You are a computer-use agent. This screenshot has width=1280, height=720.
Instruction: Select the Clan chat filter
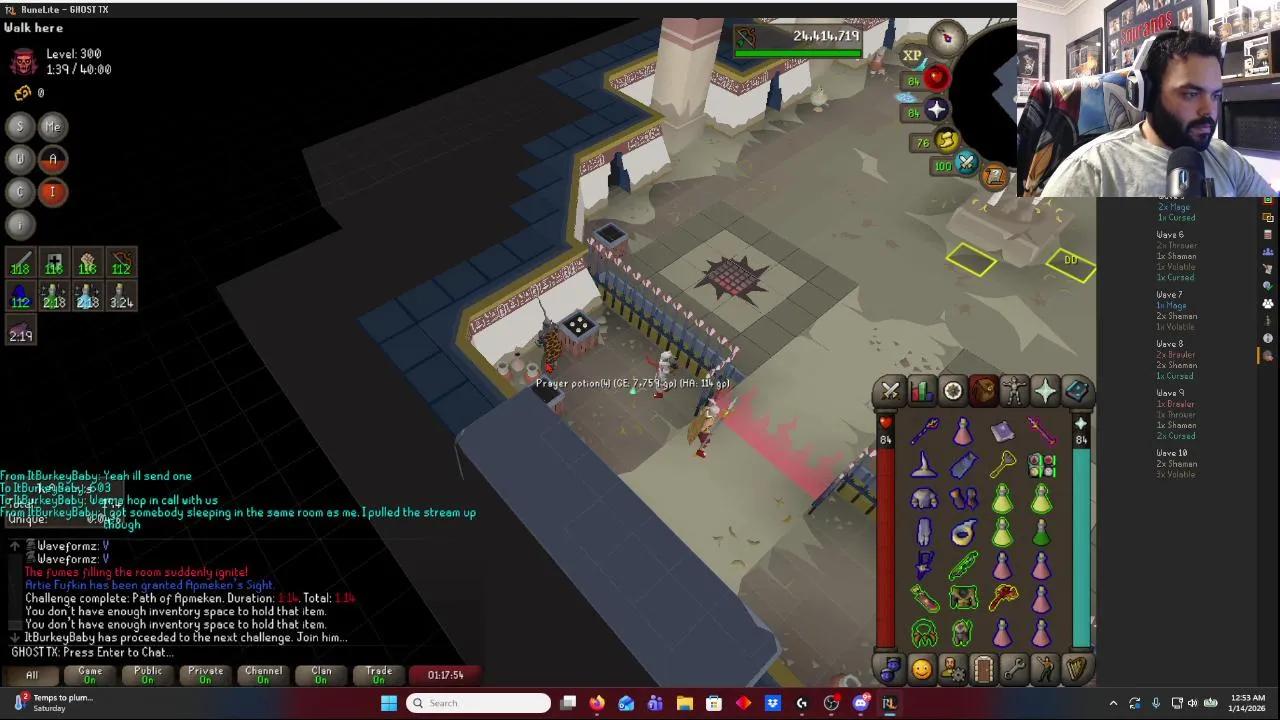(321, 675)
